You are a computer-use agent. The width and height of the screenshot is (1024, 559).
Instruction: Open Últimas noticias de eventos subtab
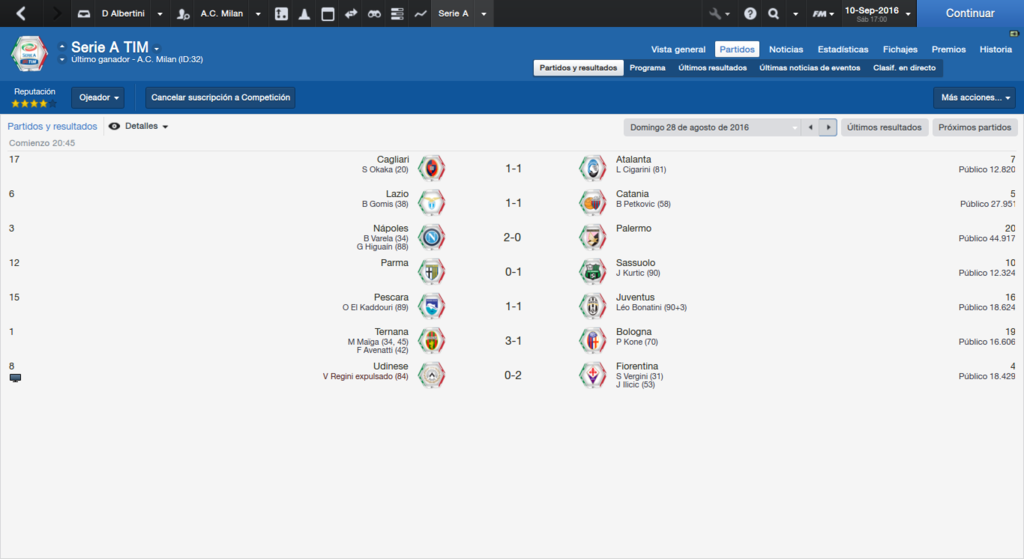(809, 68)
